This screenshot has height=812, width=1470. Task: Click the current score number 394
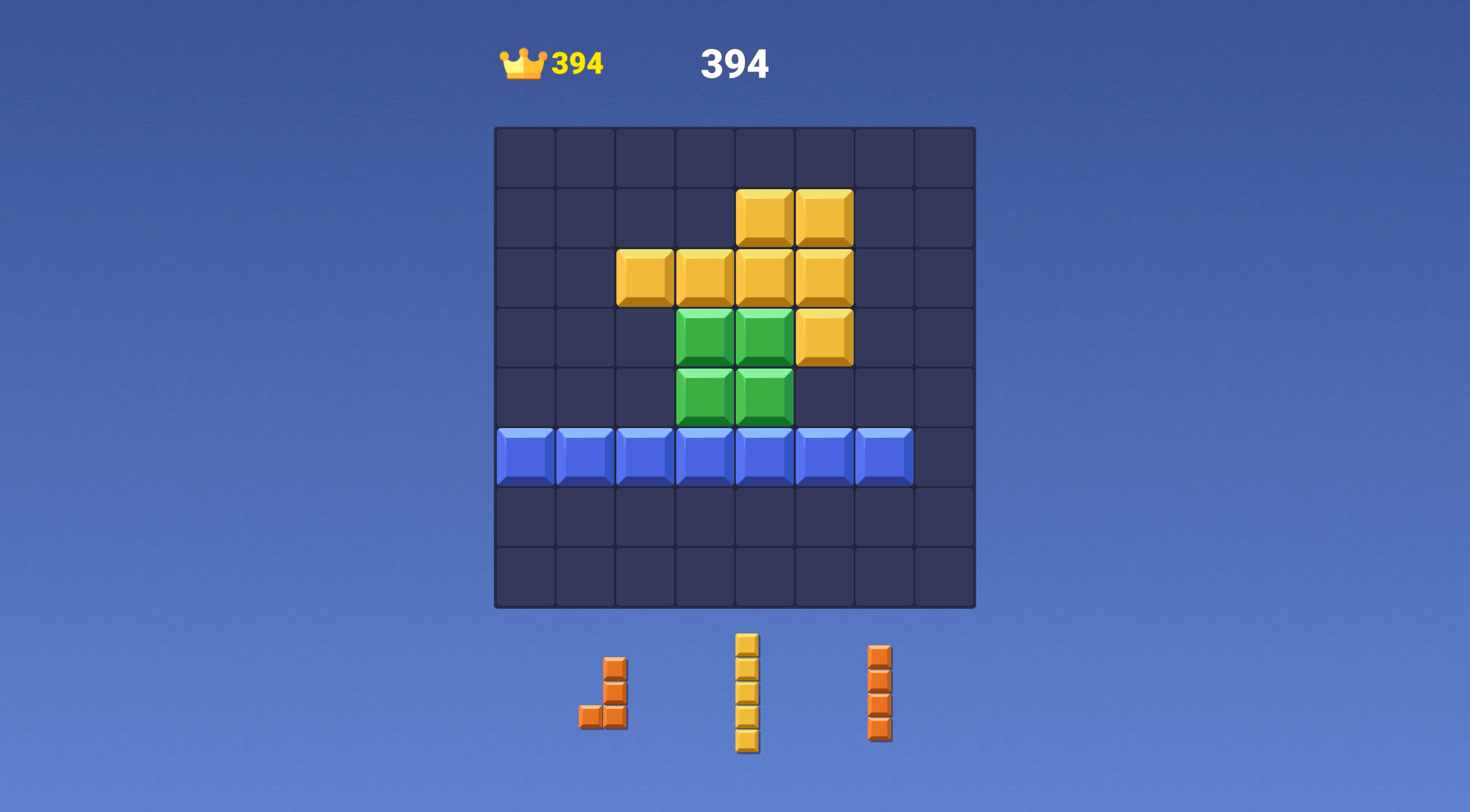[735, 65]
